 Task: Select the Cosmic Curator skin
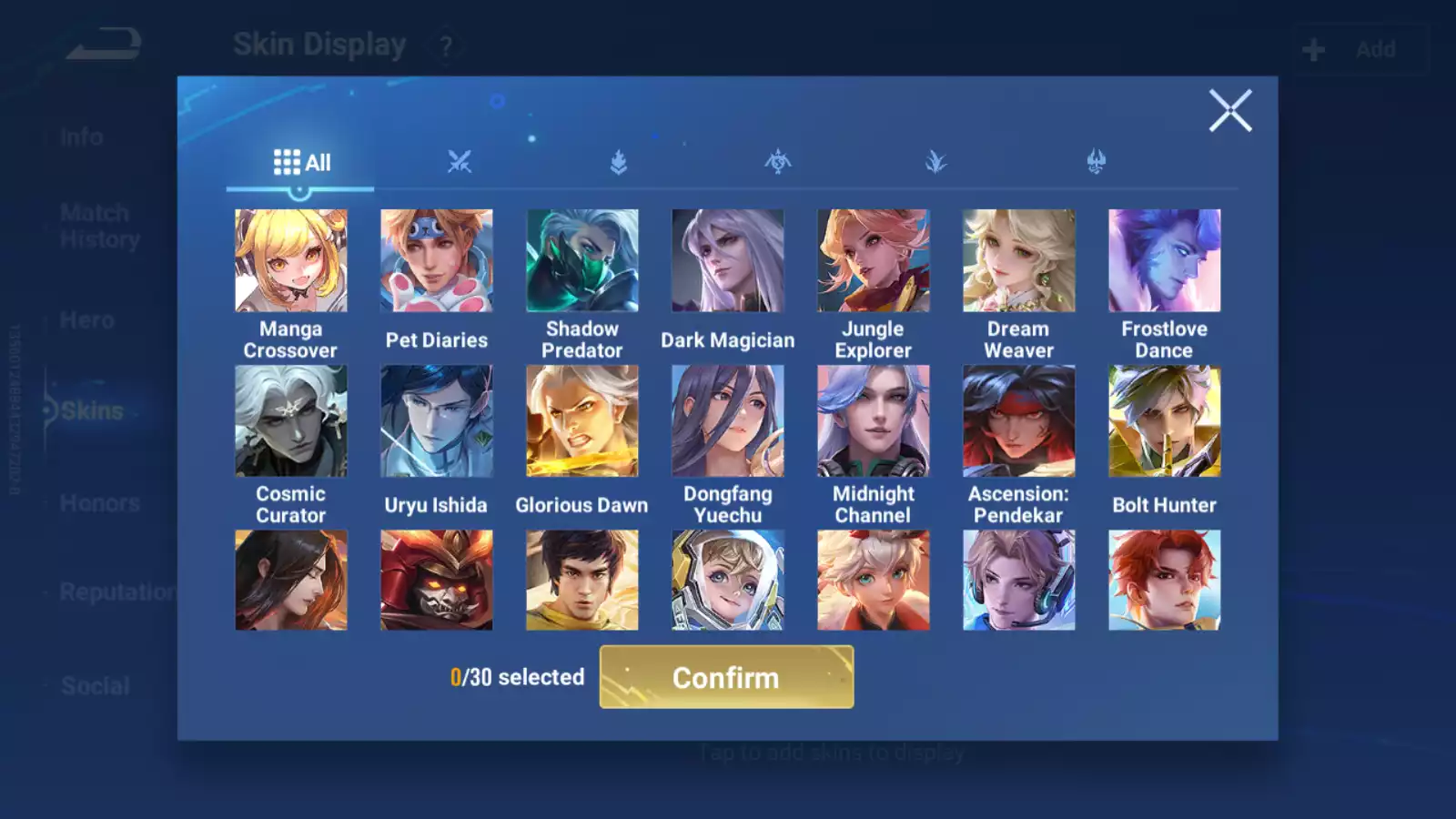pos(290,421)
